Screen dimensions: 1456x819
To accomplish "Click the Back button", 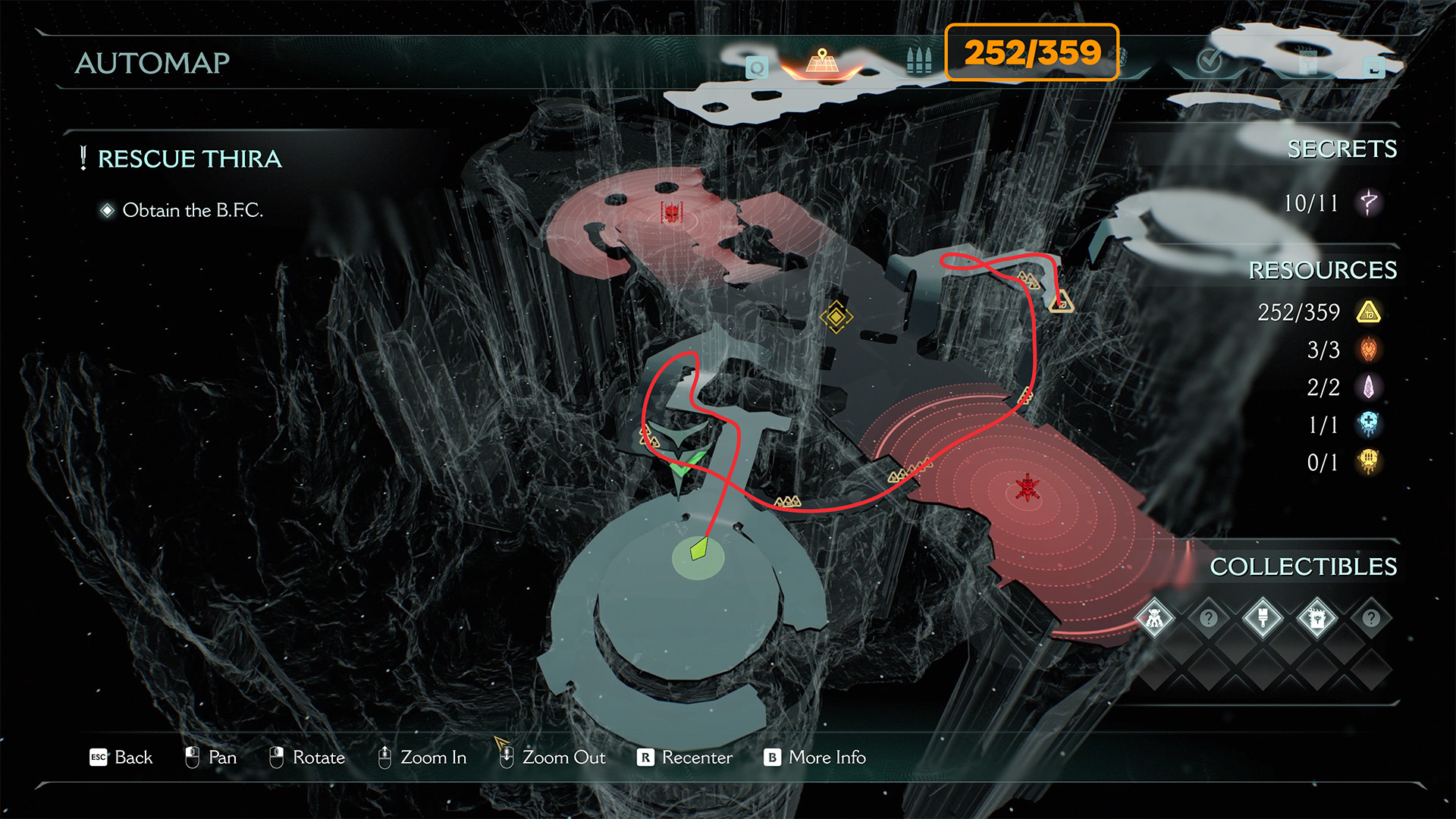I will (121, 758).
